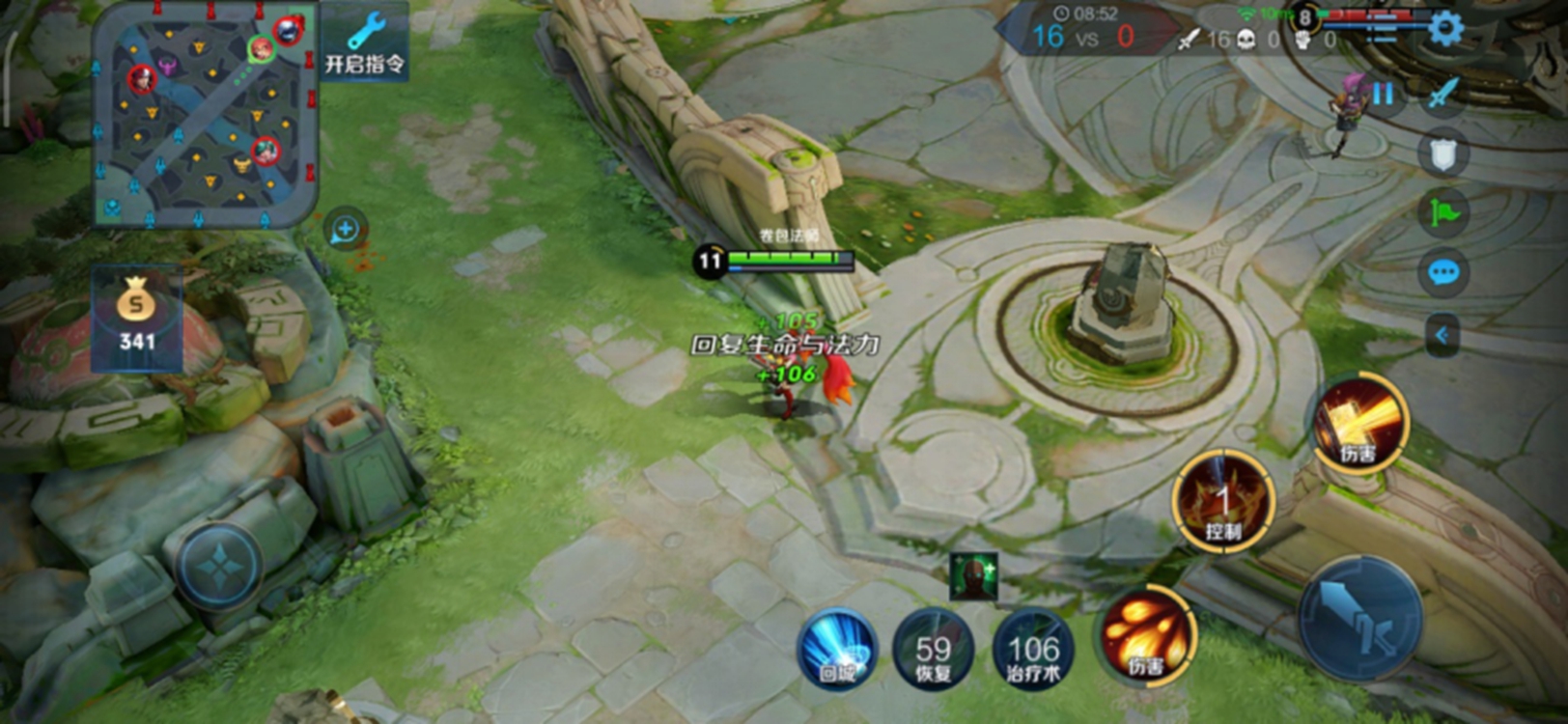Select the green buff status icon
Screen dimensions: 1568x724
(x=973, y=576)
